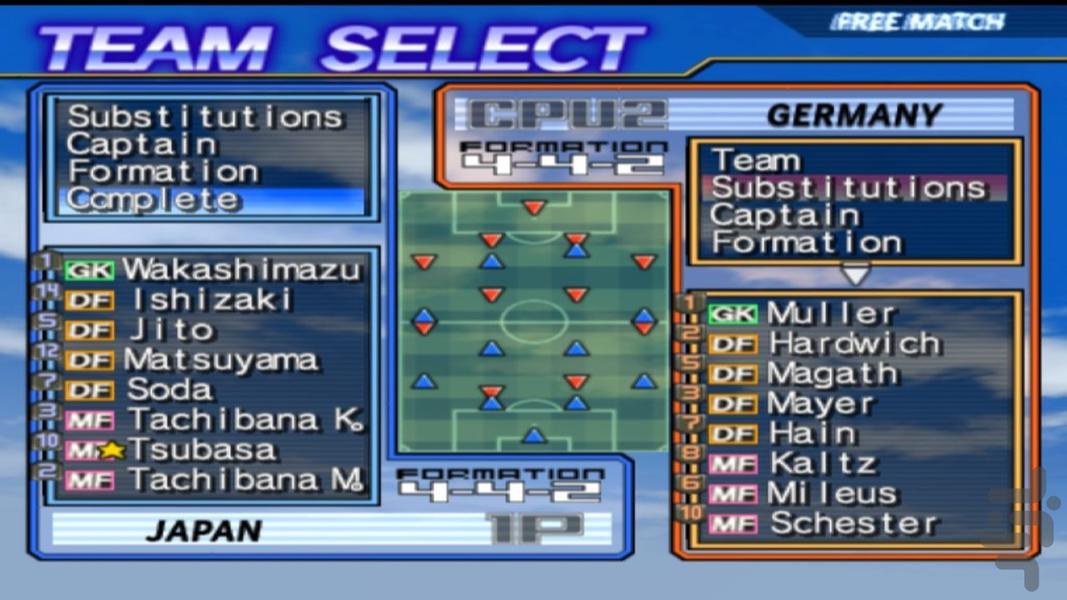Image resolution: width=1067 pixels, height=600 pixels.
Task: Select Complete in Japan's menu
Action: [155, 199]
